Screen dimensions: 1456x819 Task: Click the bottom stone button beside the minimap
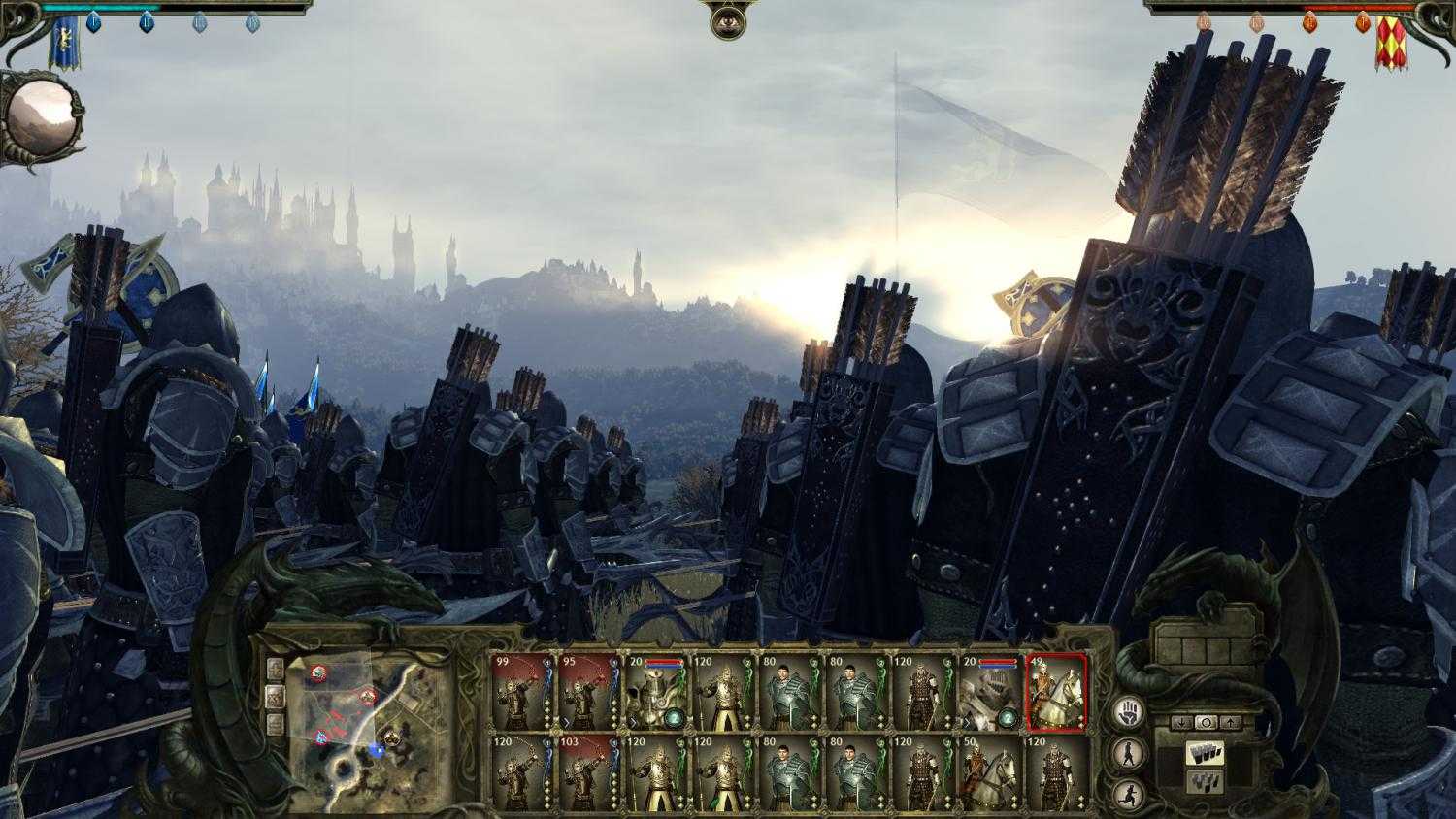click(275, 722)
